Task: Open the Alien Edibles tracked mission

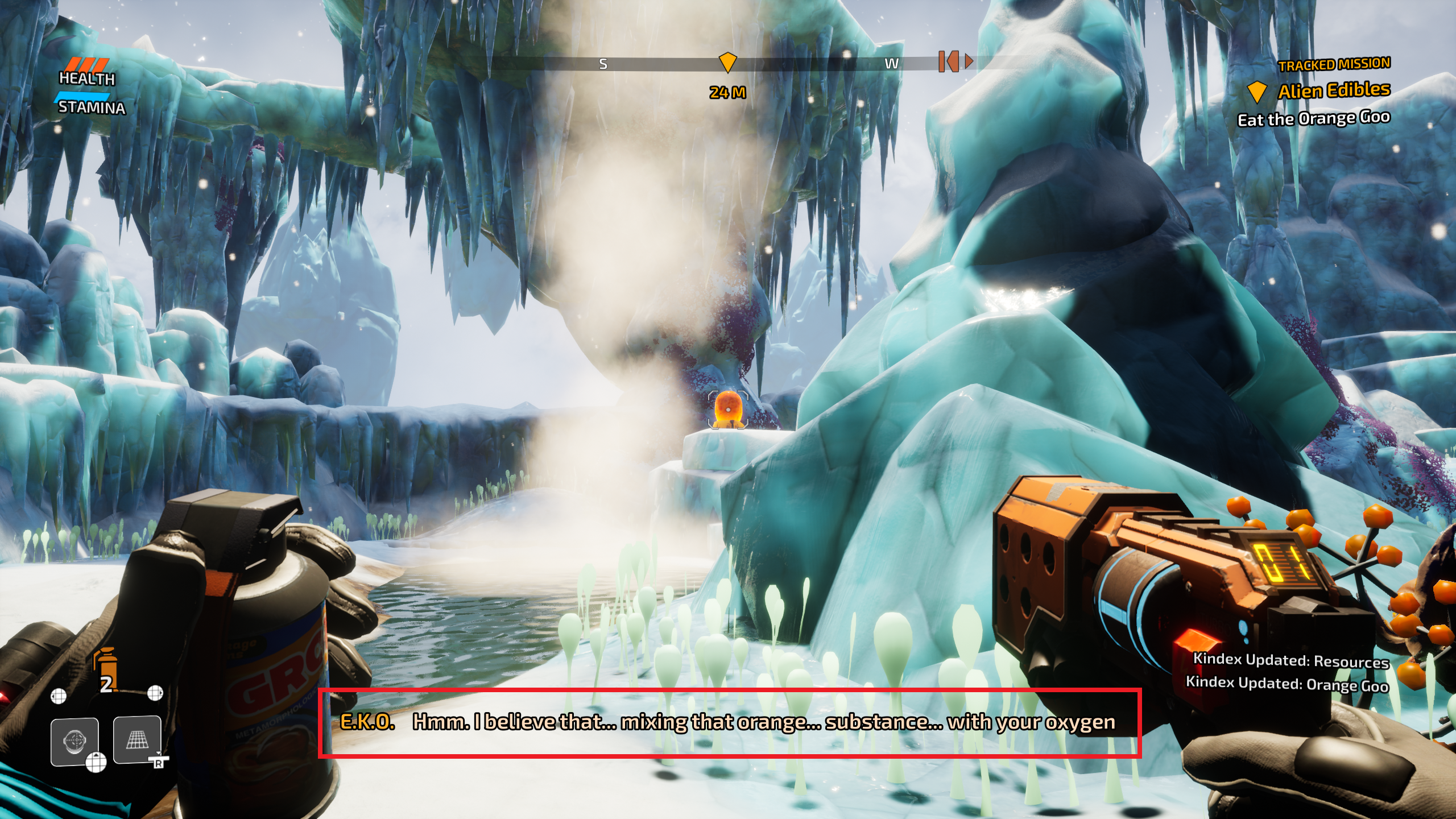Action: pyautogui.click(x=1333, y=90)
